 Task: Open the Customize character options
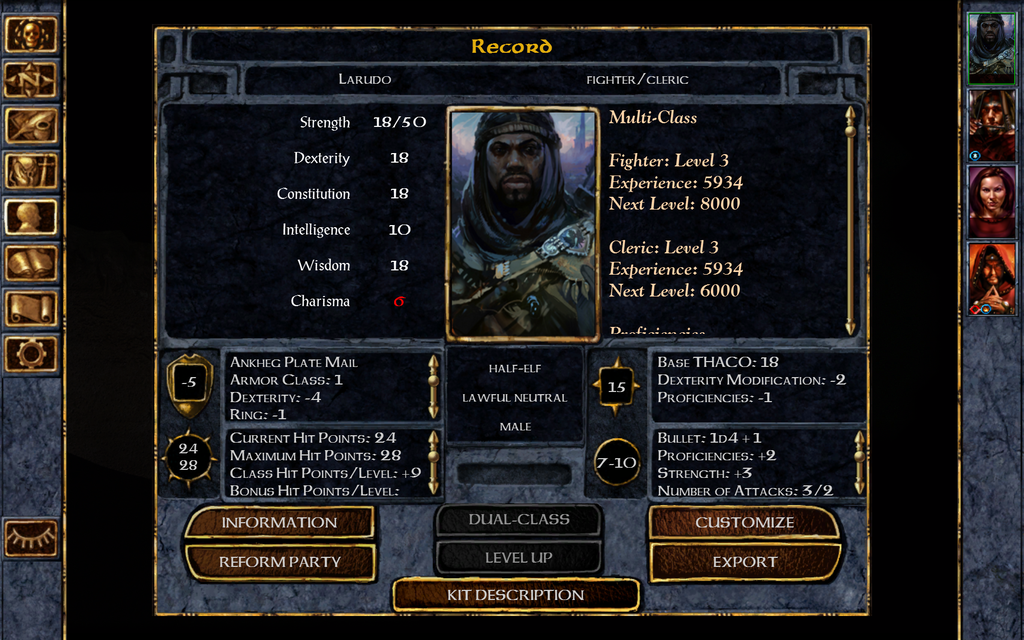(x=744, y=522)
